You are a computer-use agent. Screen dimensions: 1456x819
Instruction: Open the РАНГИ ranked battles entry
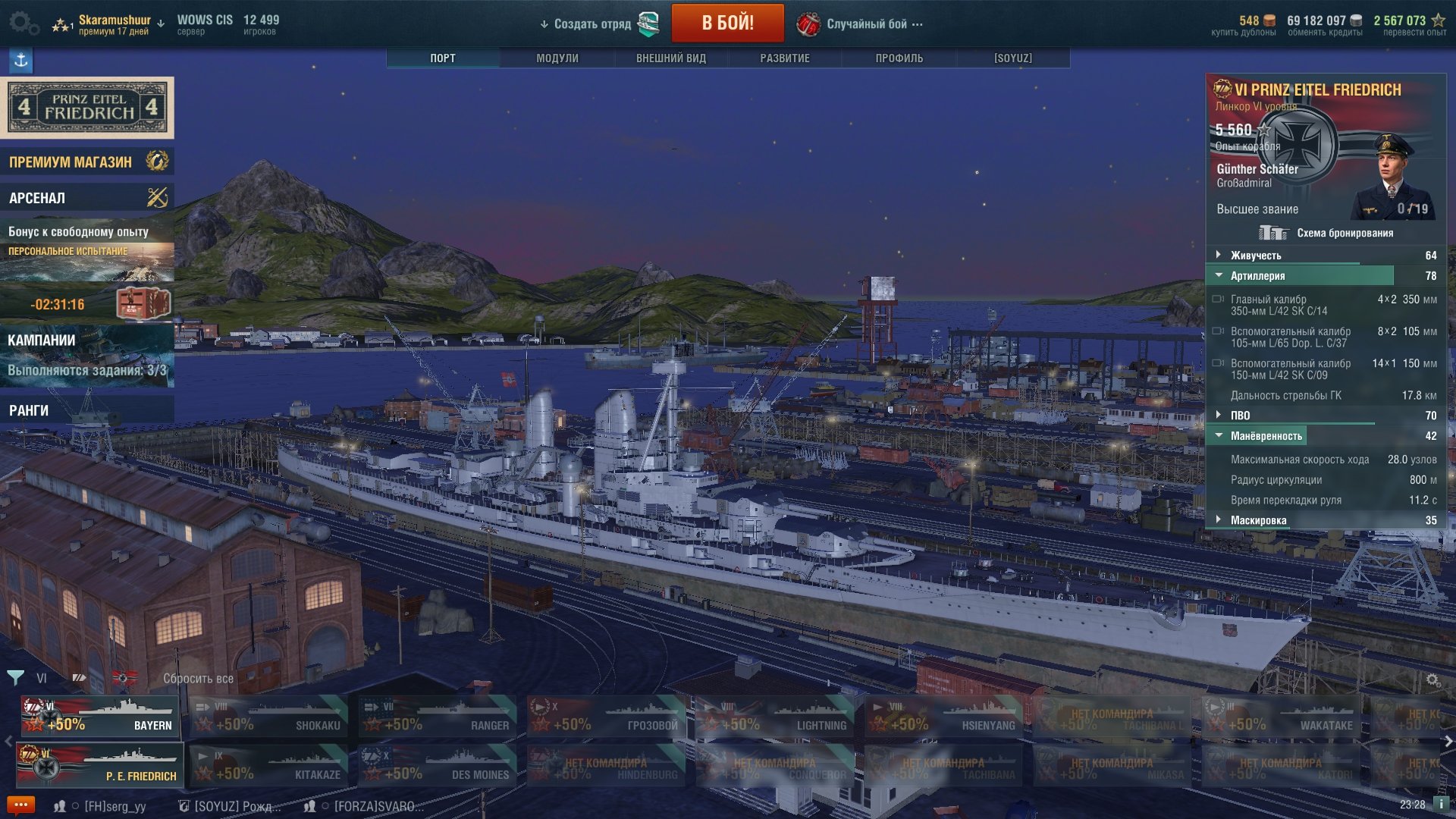tap(86, 410)
